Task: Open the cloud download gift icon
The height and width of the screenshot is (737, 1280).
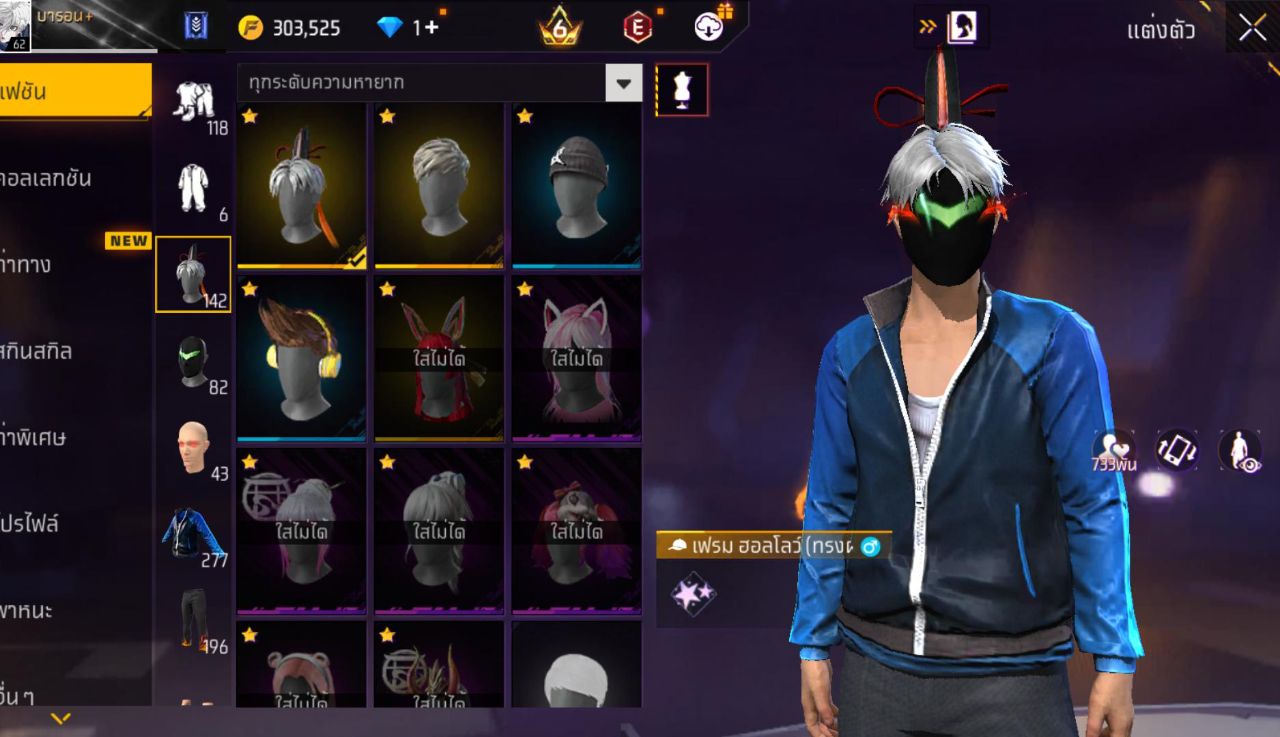Action: [710, 27]
